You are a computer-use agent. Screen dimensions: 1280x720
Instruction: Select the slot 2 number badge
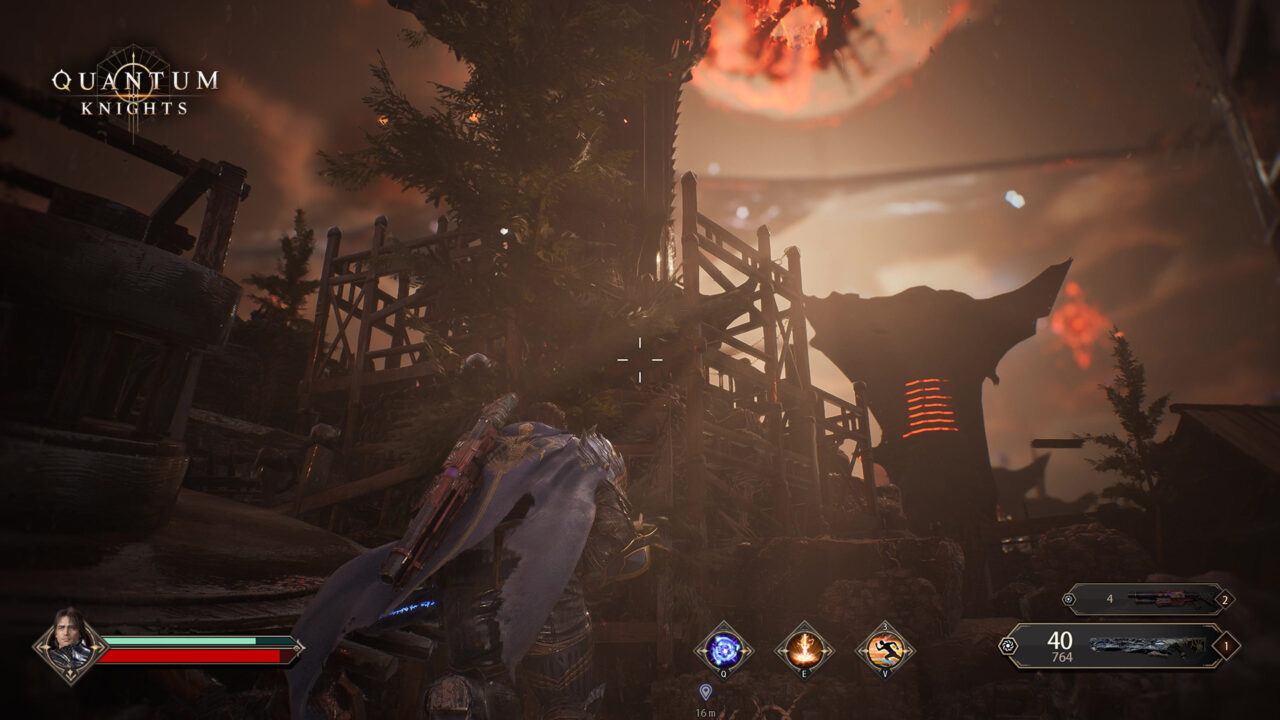[1225, 600]
